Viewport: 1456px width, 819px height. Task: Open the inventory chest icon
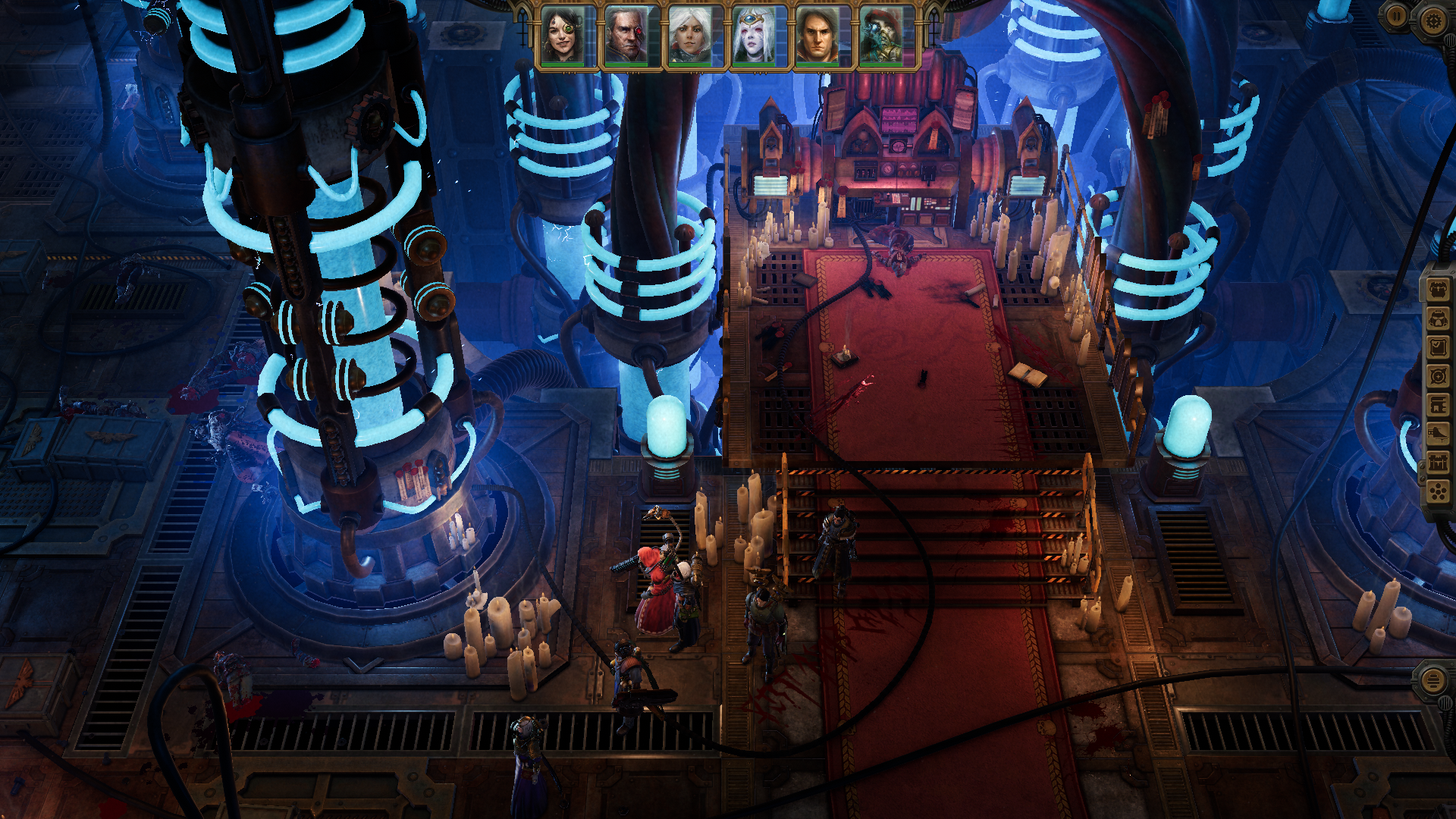click(1438, 290)
